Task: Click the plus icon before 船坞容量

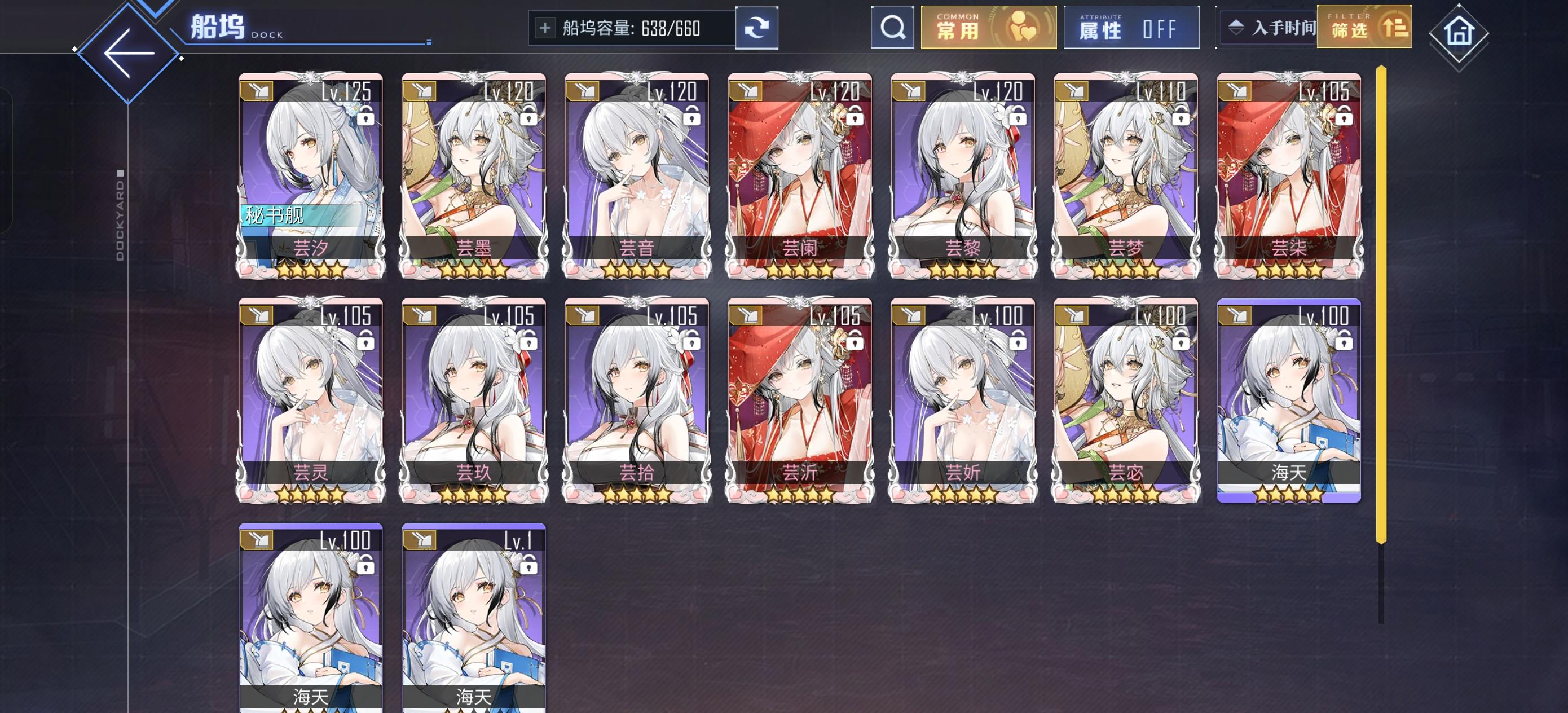Action: click(545, 27)
